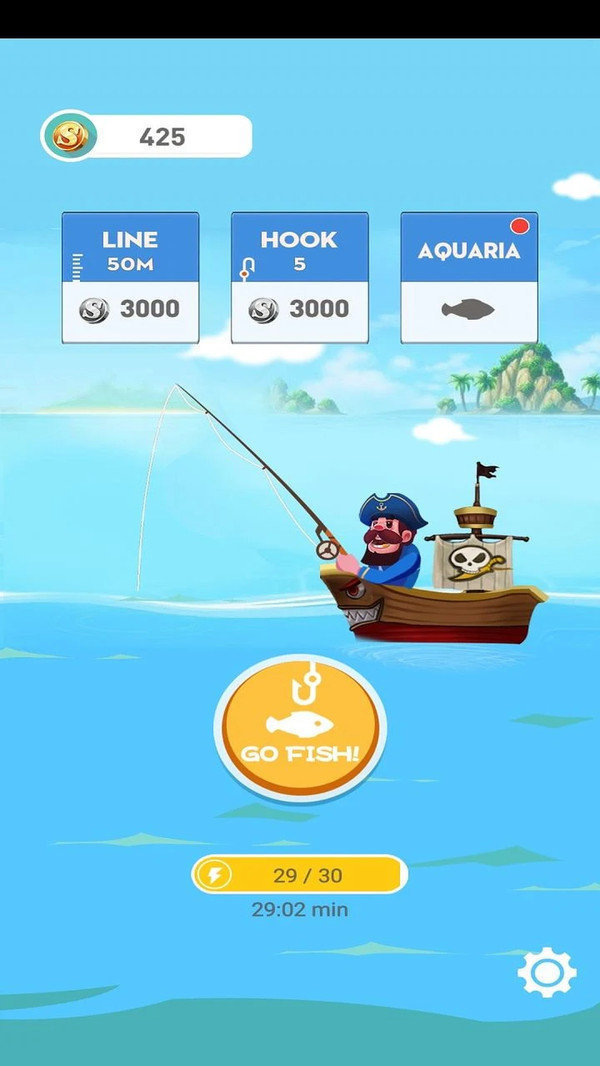Open settings with the gear icon
600x1066 pixels.
coord(546,972)
